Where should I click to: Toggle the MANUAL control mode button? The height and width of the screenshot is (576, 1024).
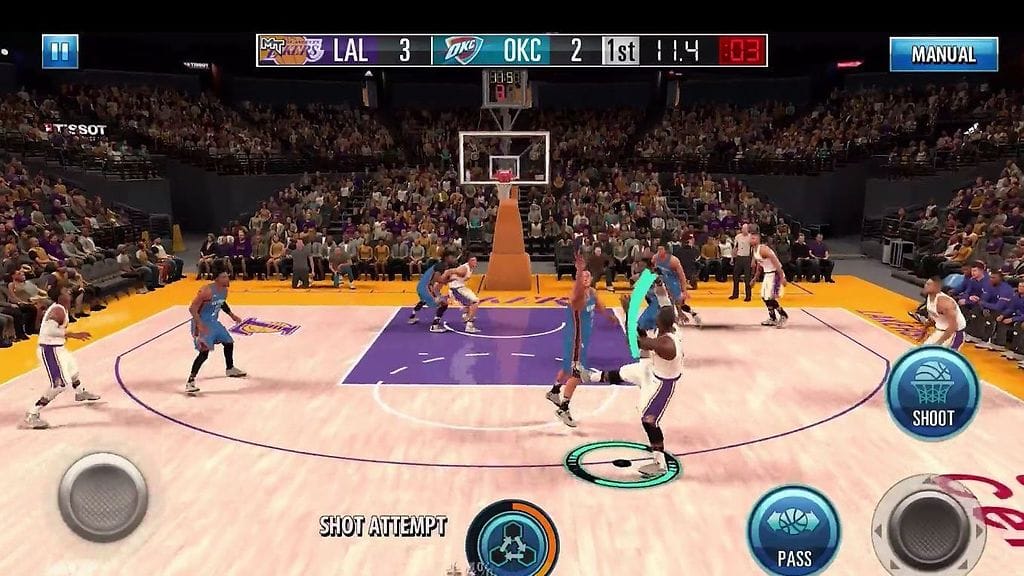coord(943,54)
